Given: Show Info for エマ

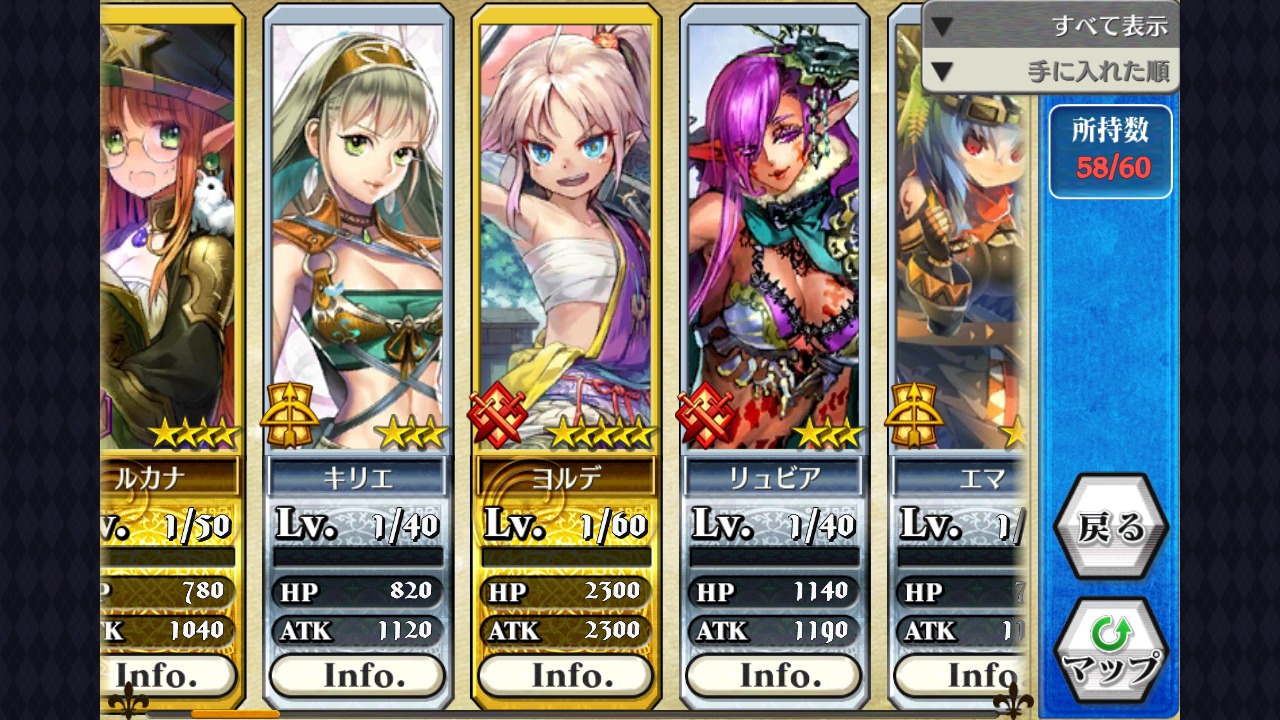Looking at the screenshot, I should pos(962,676).
